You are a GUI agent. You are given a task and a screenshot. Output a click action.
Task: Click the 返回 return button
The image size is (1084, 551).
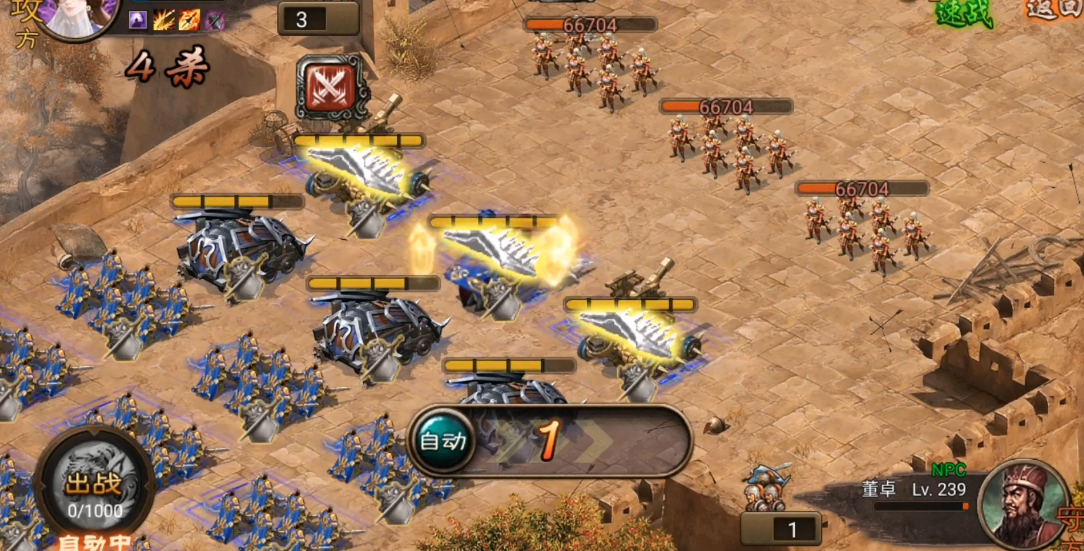(x=1056, y=9)
